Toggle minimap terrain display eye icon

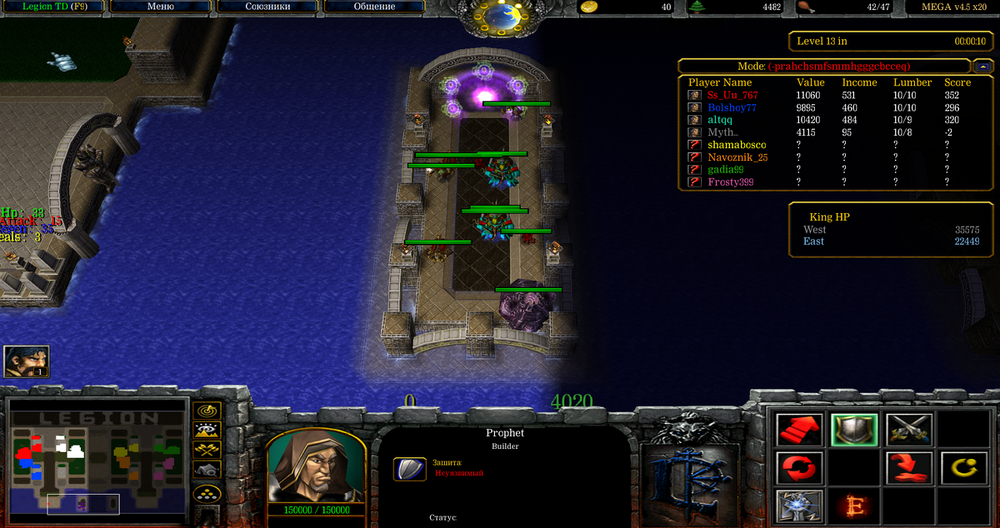pos(207,431)
